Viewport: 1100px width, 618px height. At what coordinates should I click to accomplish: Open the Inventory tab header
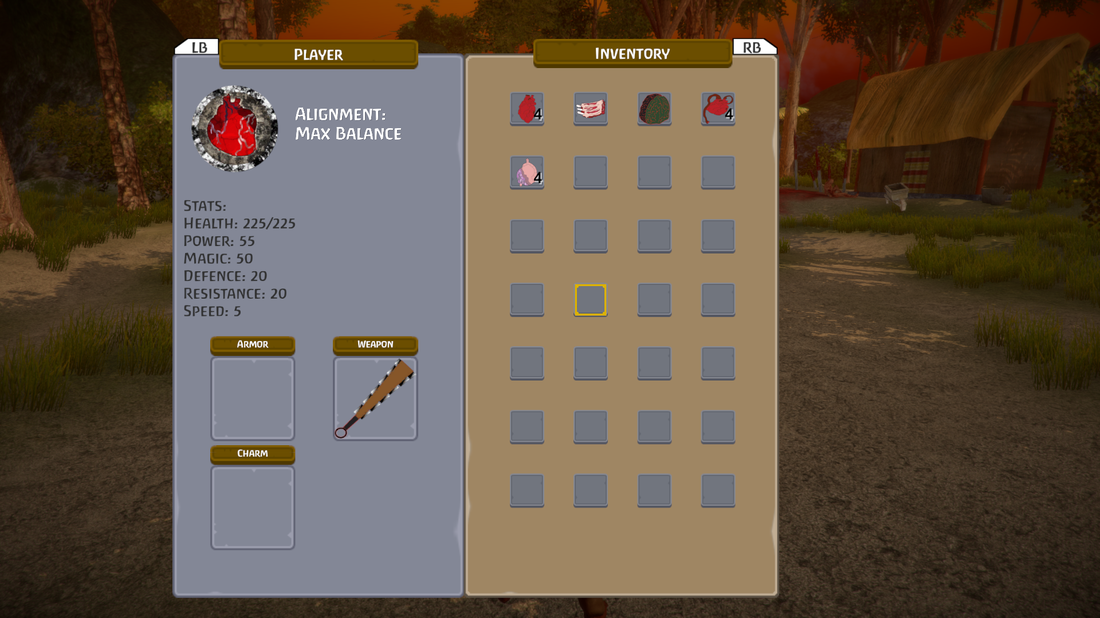632,53
